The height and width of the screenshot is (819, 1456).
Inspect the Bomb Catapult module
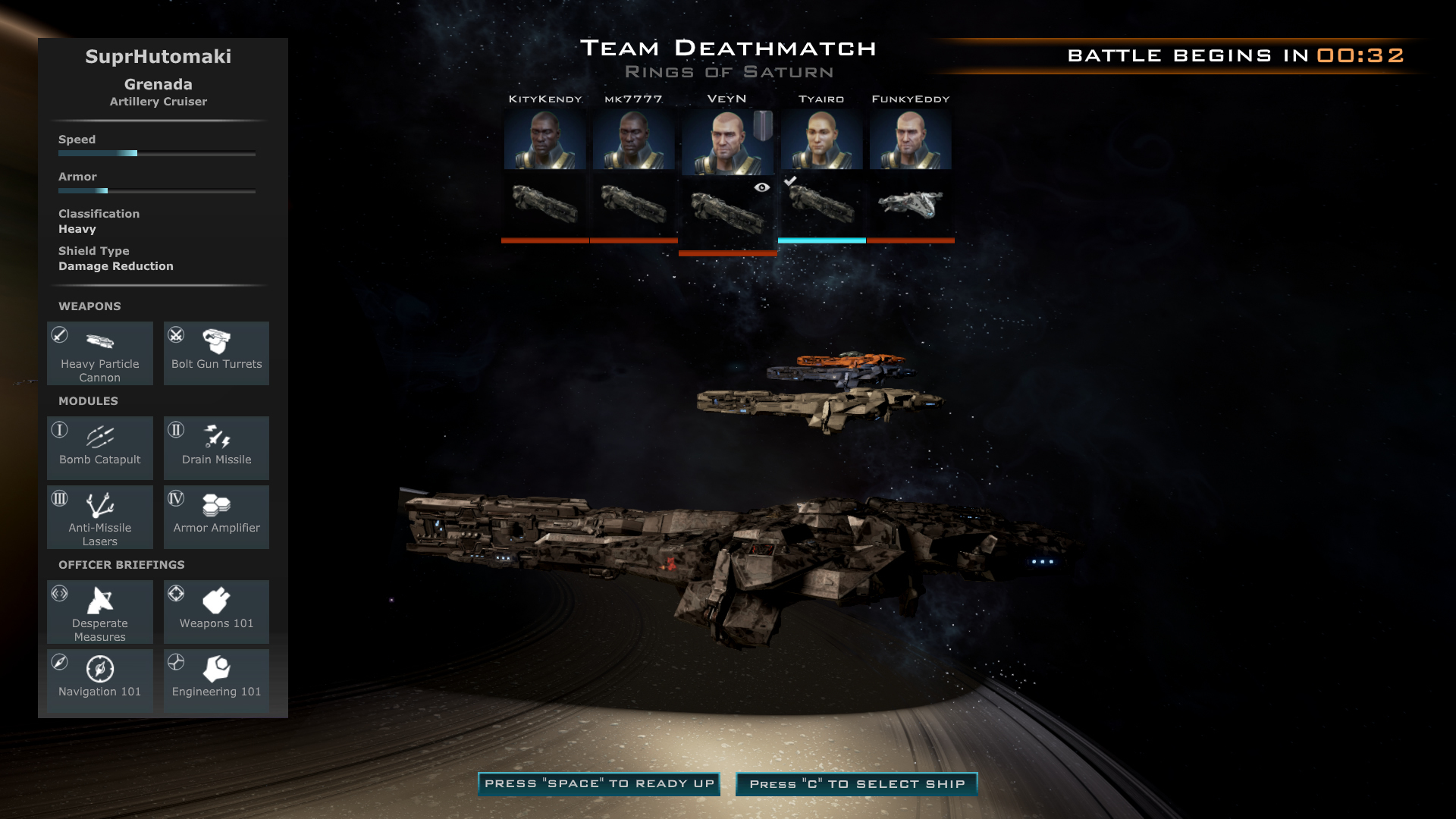click(100, 447)
